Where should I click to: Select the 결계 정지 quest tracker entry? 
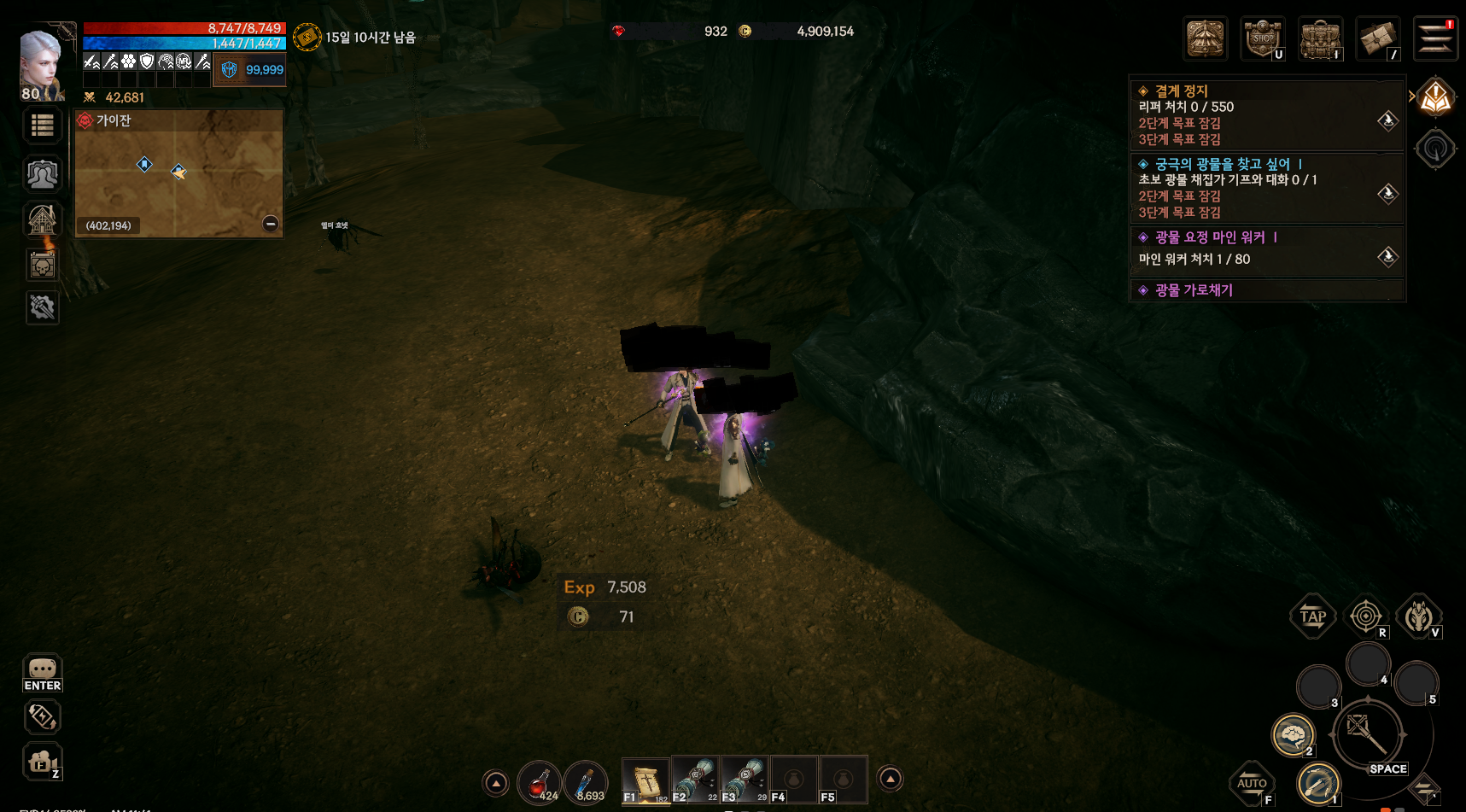coord(1182,91)
